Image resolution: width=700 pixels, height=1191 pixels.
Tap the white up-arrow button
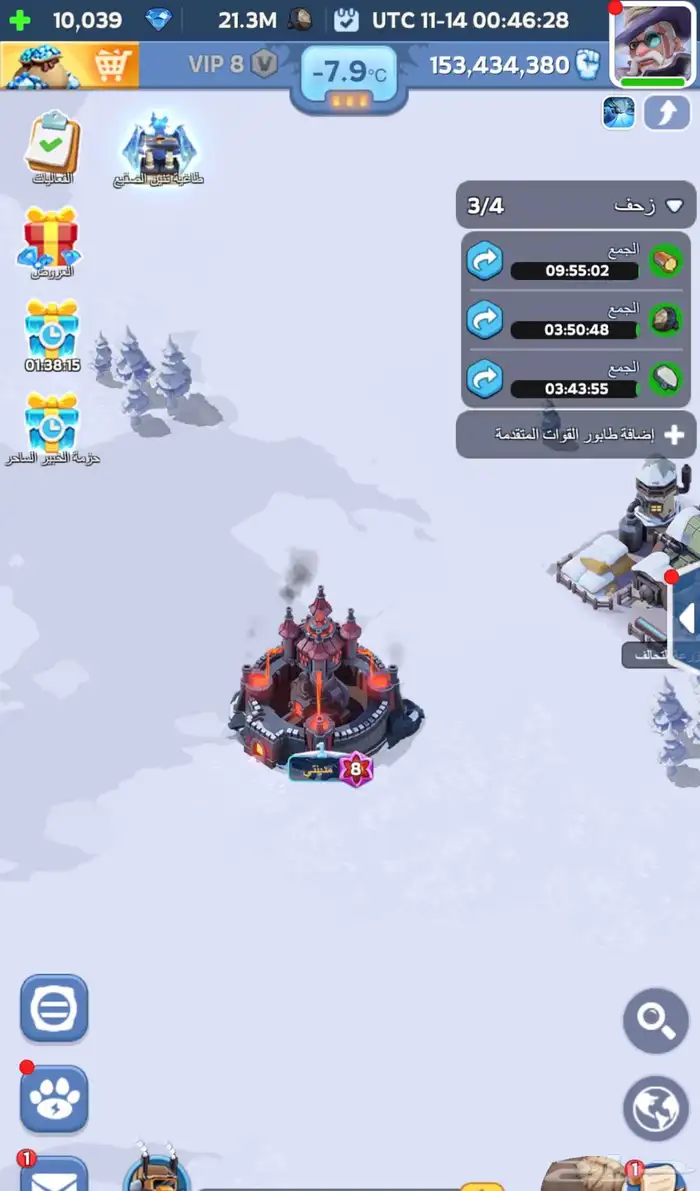point(667,113)
